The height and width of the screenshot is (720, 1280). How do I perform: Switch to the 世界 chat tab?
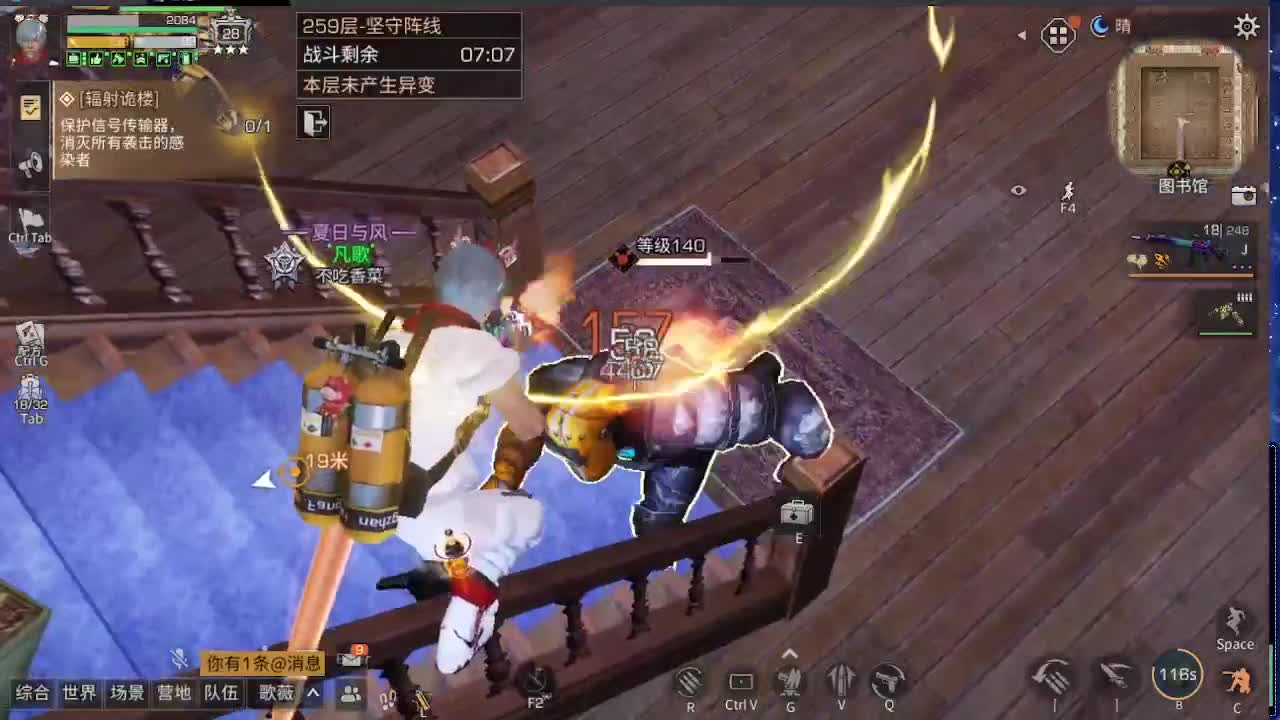78,694
